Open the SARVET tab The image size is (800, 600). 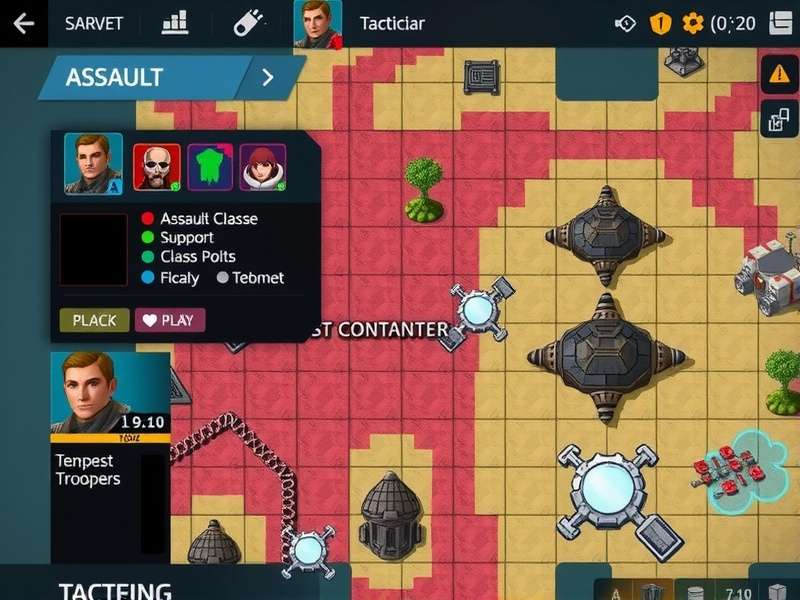coord(93,23)
